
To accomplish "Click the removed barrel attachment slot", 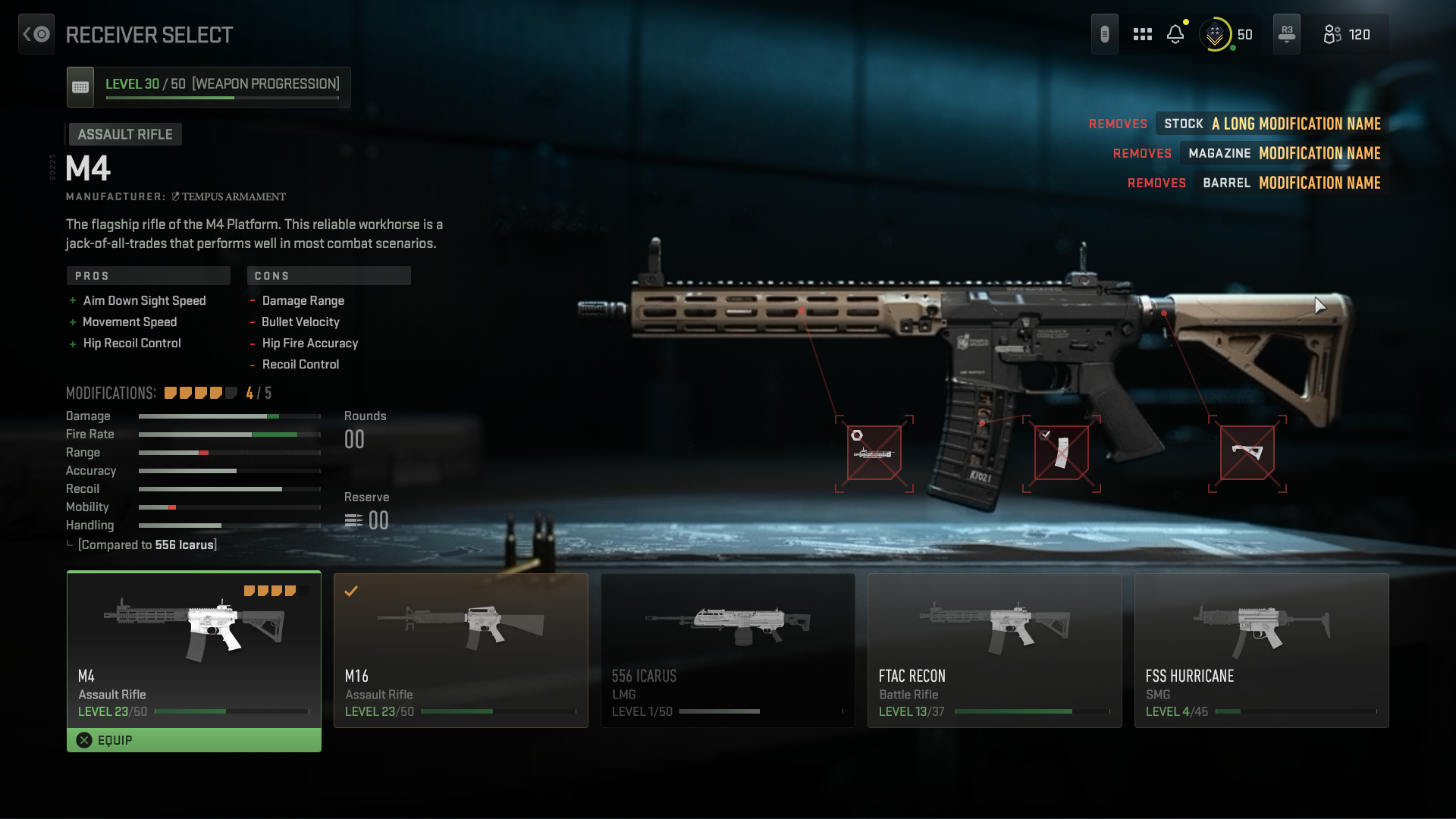I will pos(874,453).
